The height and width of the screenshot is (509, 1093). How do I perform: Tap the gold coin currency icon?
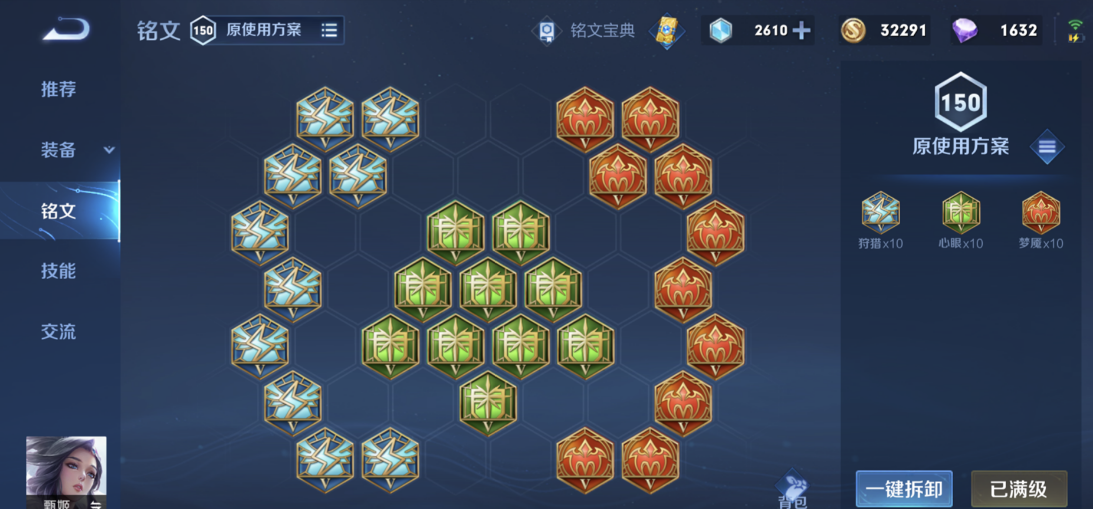coord(853,31)
